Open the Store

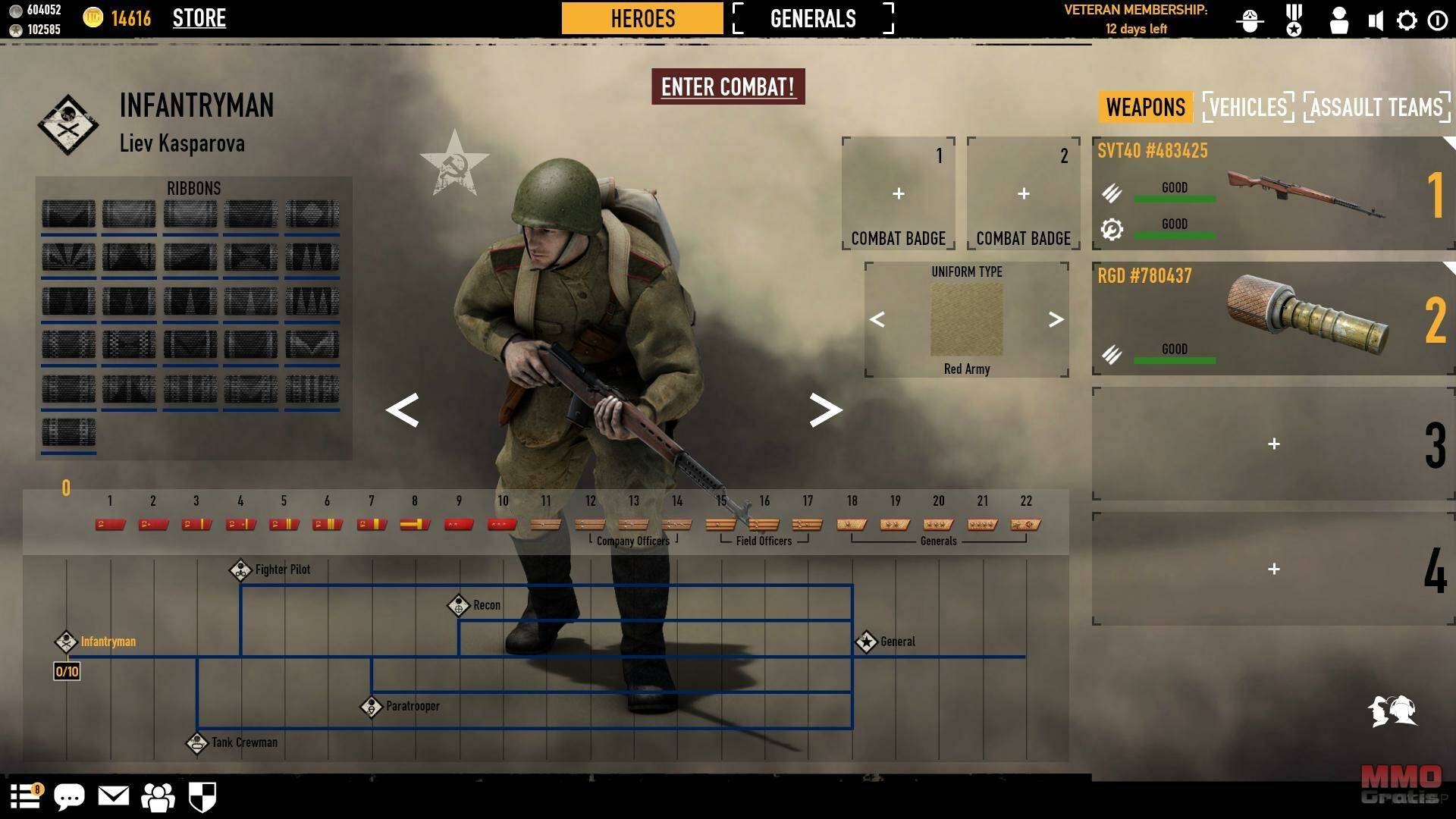[199, 18]
